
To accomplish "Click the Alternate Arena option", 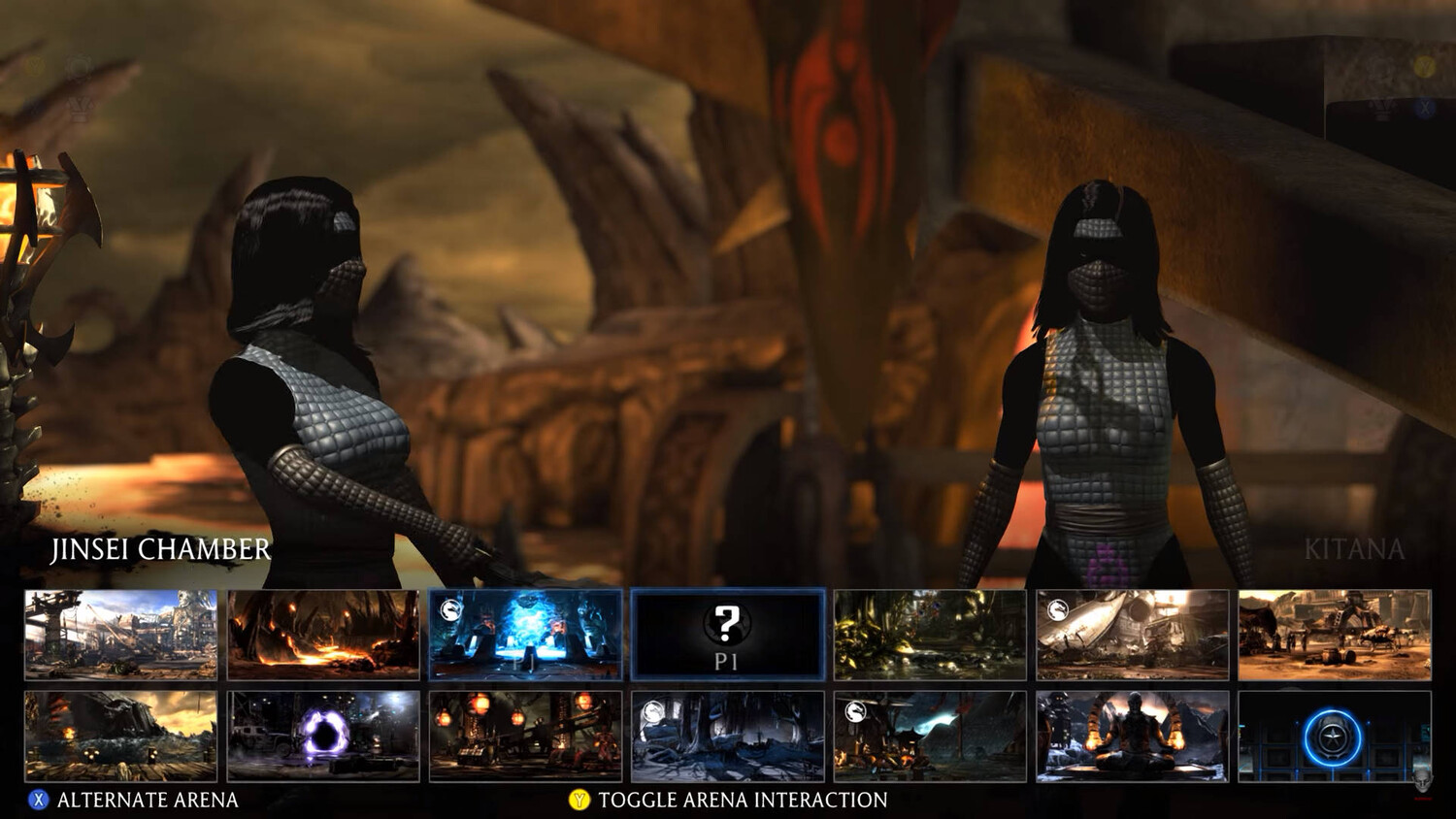I will (x=136, y=800).
